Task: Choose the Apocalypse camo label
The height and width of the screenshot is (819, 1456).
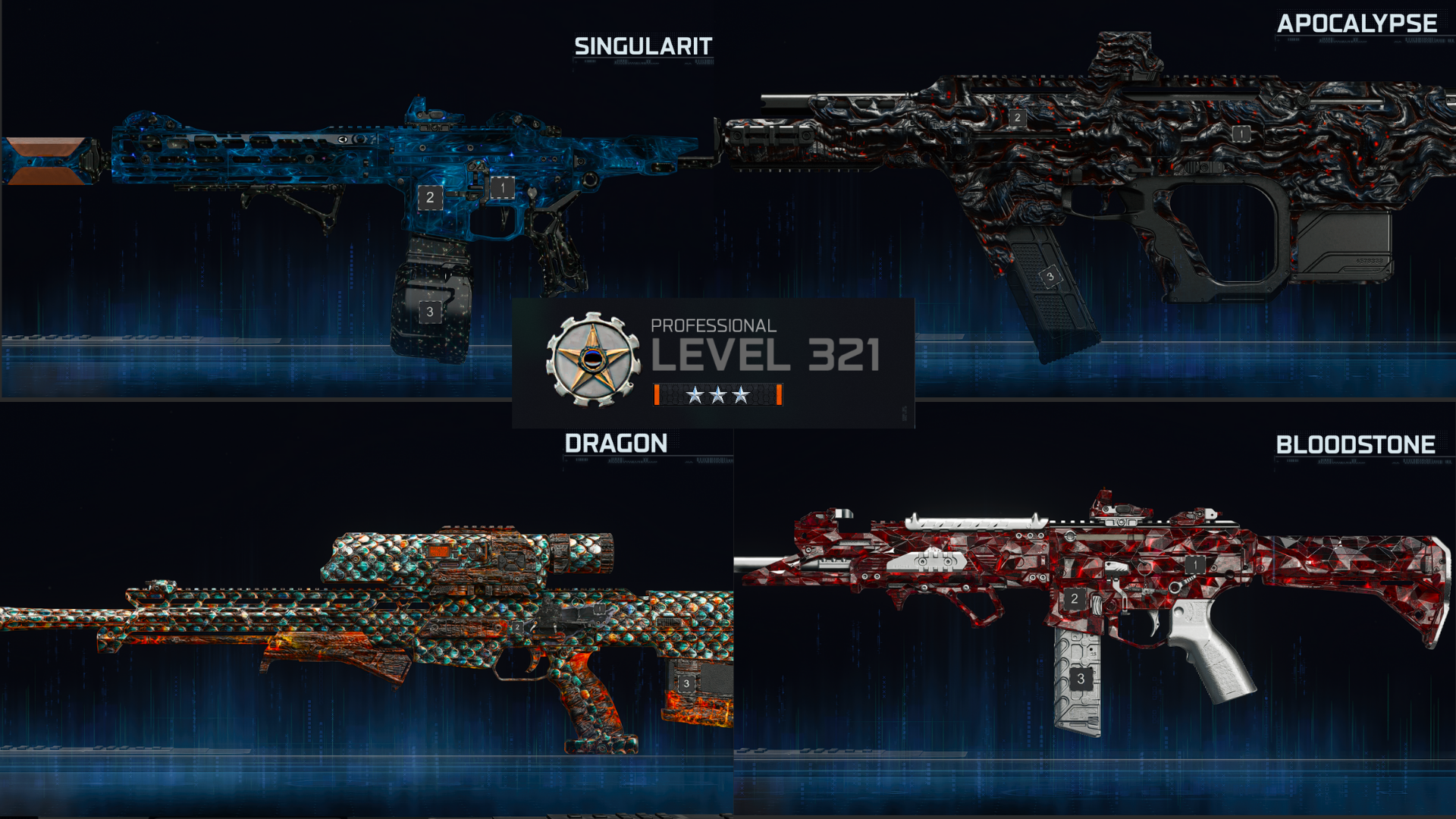Action: point(1357,24)
